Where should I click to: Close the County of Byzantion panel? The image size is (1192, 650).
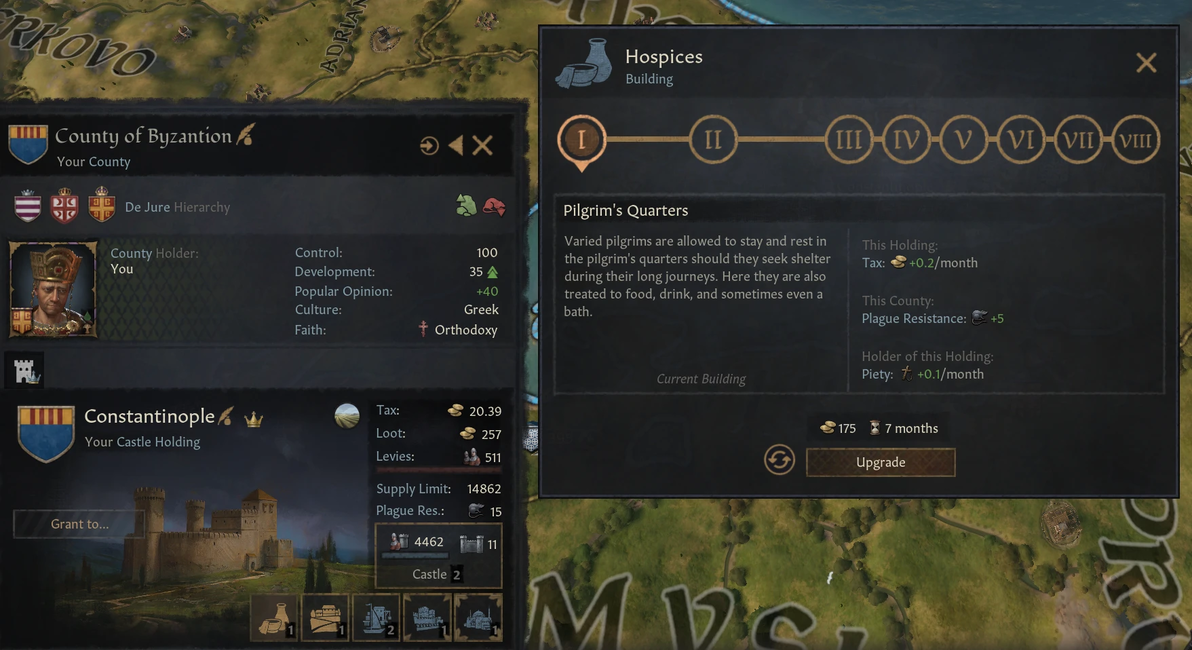[x=483, y=146]
